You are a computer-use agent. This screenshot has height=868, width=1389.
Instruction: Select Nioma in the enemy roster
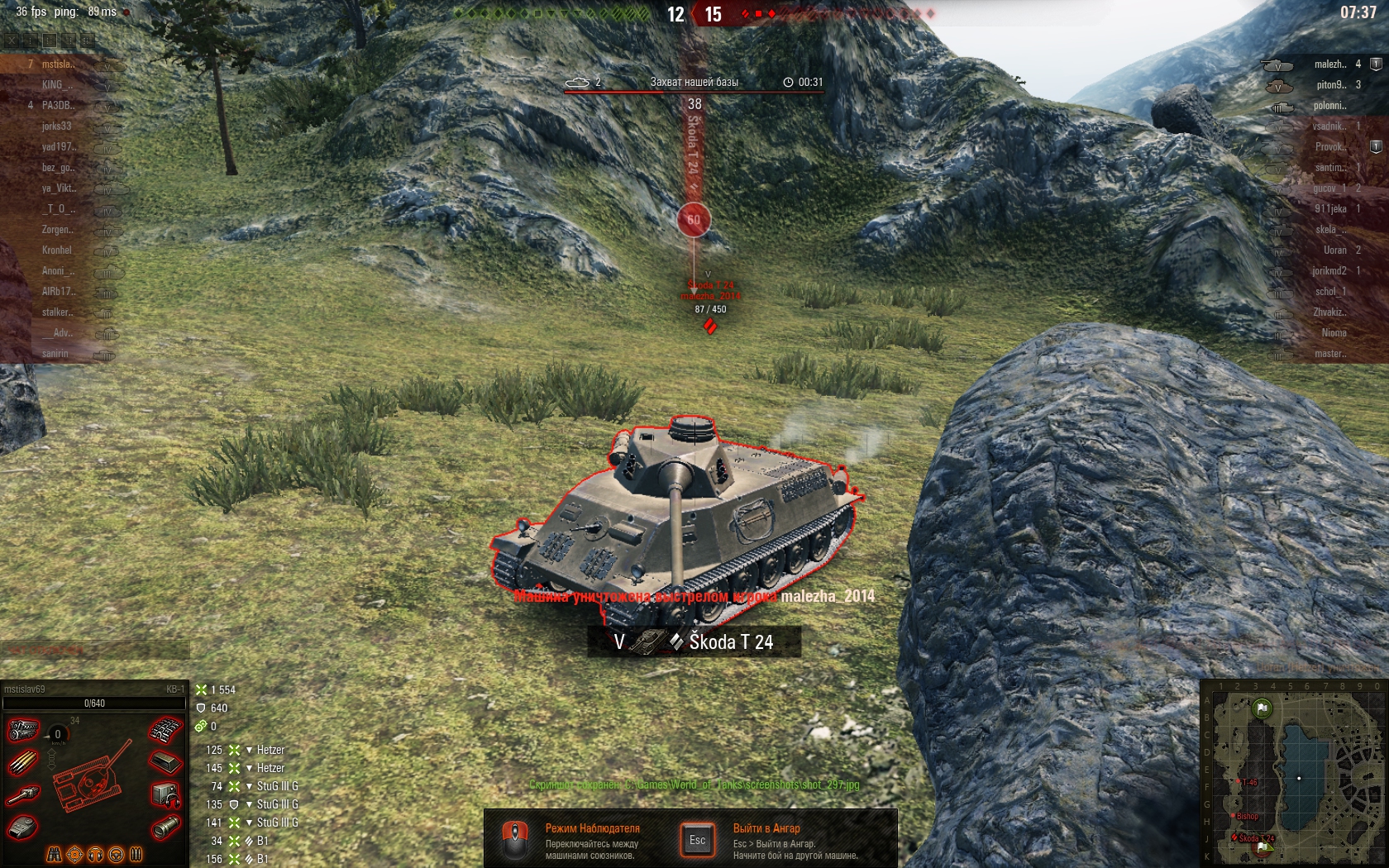click(1334, 332)
